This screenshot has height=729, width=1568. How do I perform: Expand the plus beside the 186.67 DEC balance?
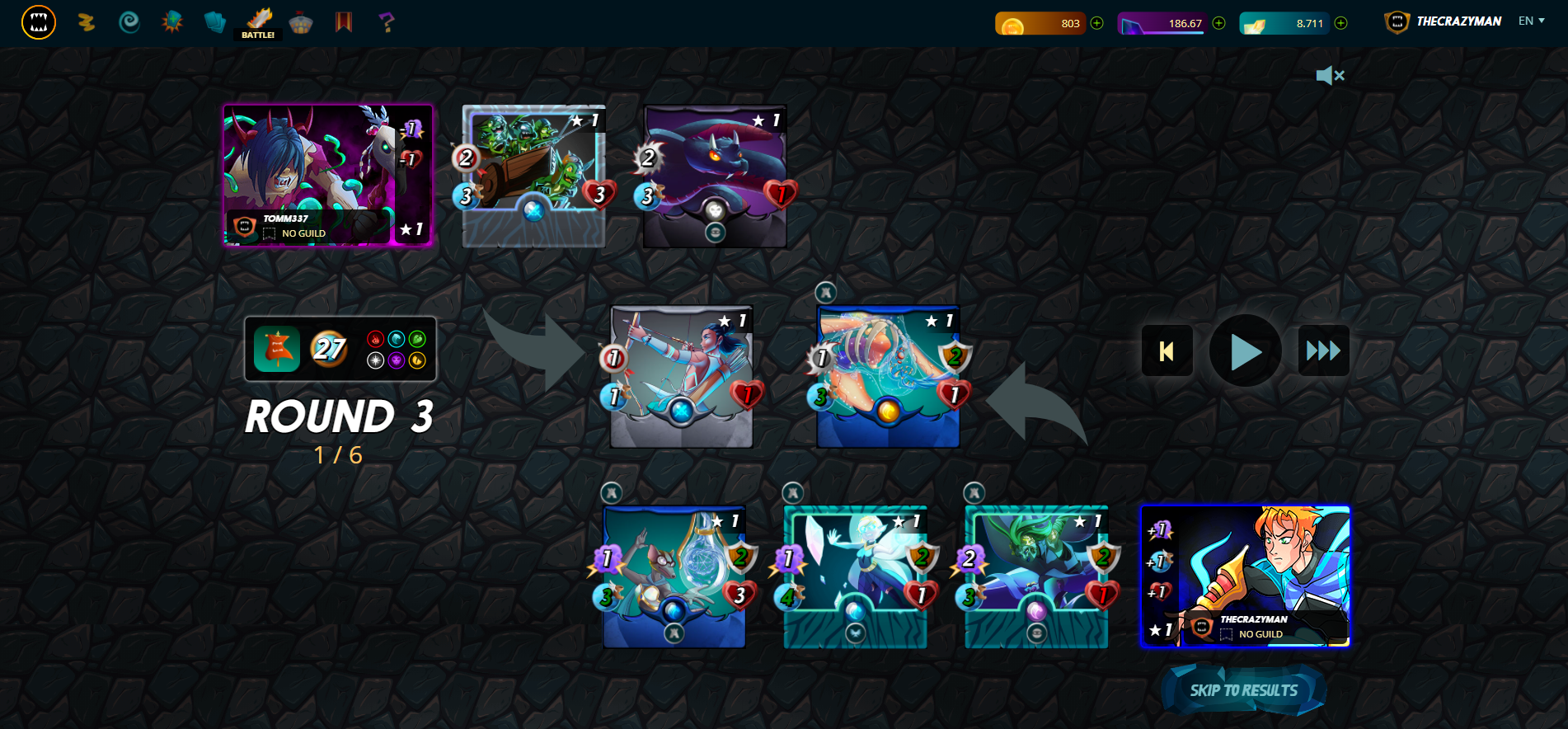[1218, 24]
